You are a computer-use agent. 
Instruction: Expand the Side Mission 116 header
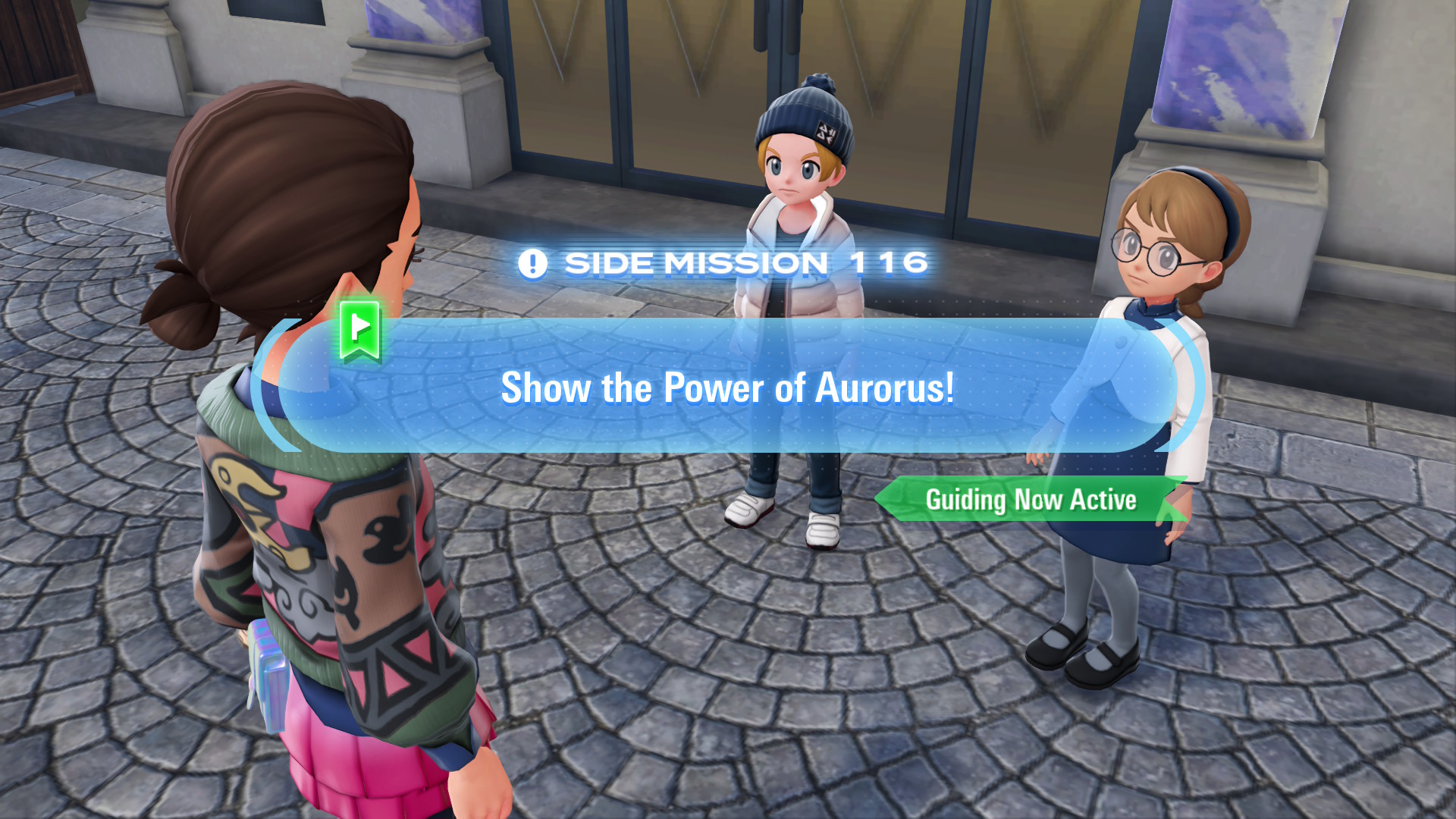coord(728,263)
